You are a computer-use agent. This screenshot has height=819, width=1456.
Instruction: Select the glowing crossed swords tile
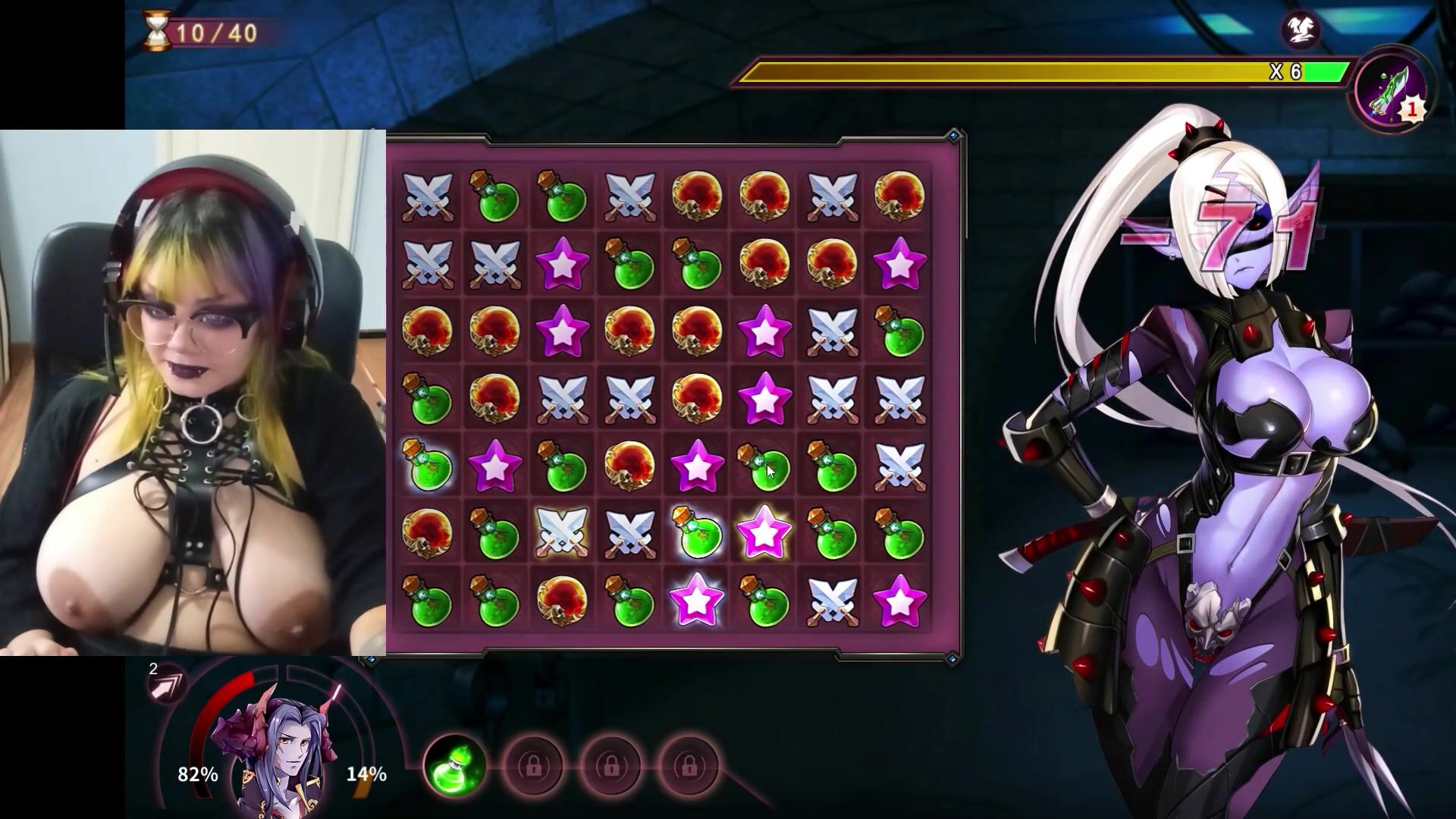pos(562,532)
